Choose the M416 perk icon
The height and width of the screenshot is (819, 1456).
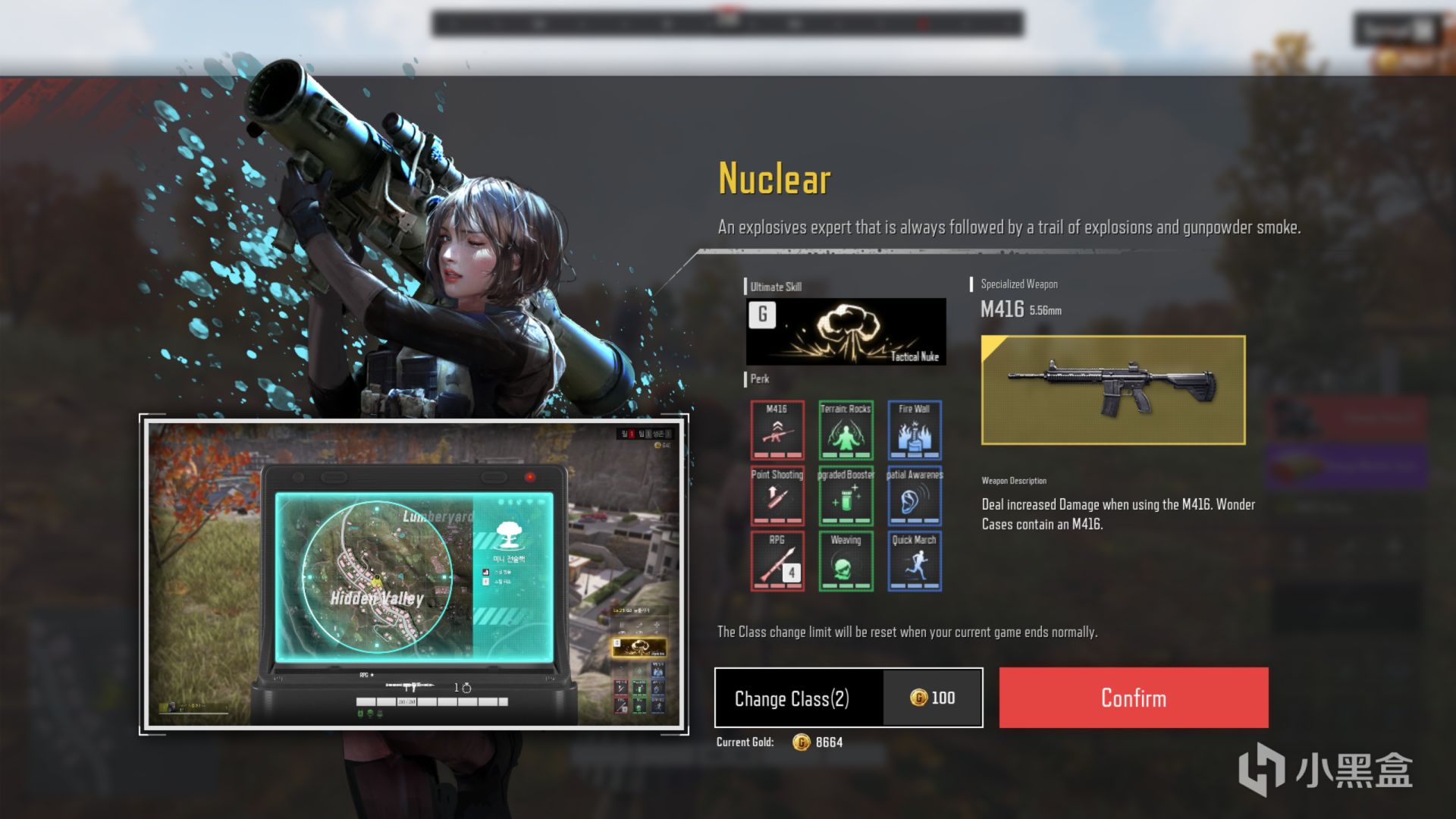tap(777, 430)
